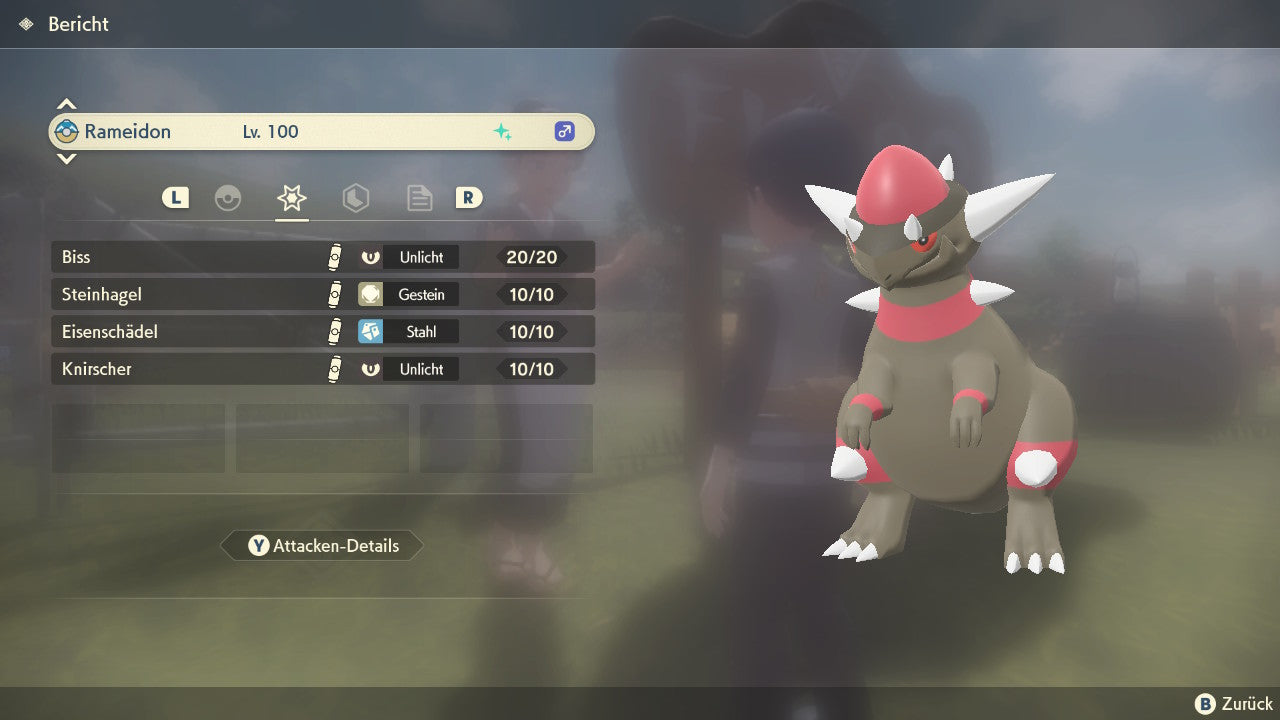The width and height of the screenshot is (1280, 720).
Task: Switch to the hexagon stats tab
Action: (356, 198)
